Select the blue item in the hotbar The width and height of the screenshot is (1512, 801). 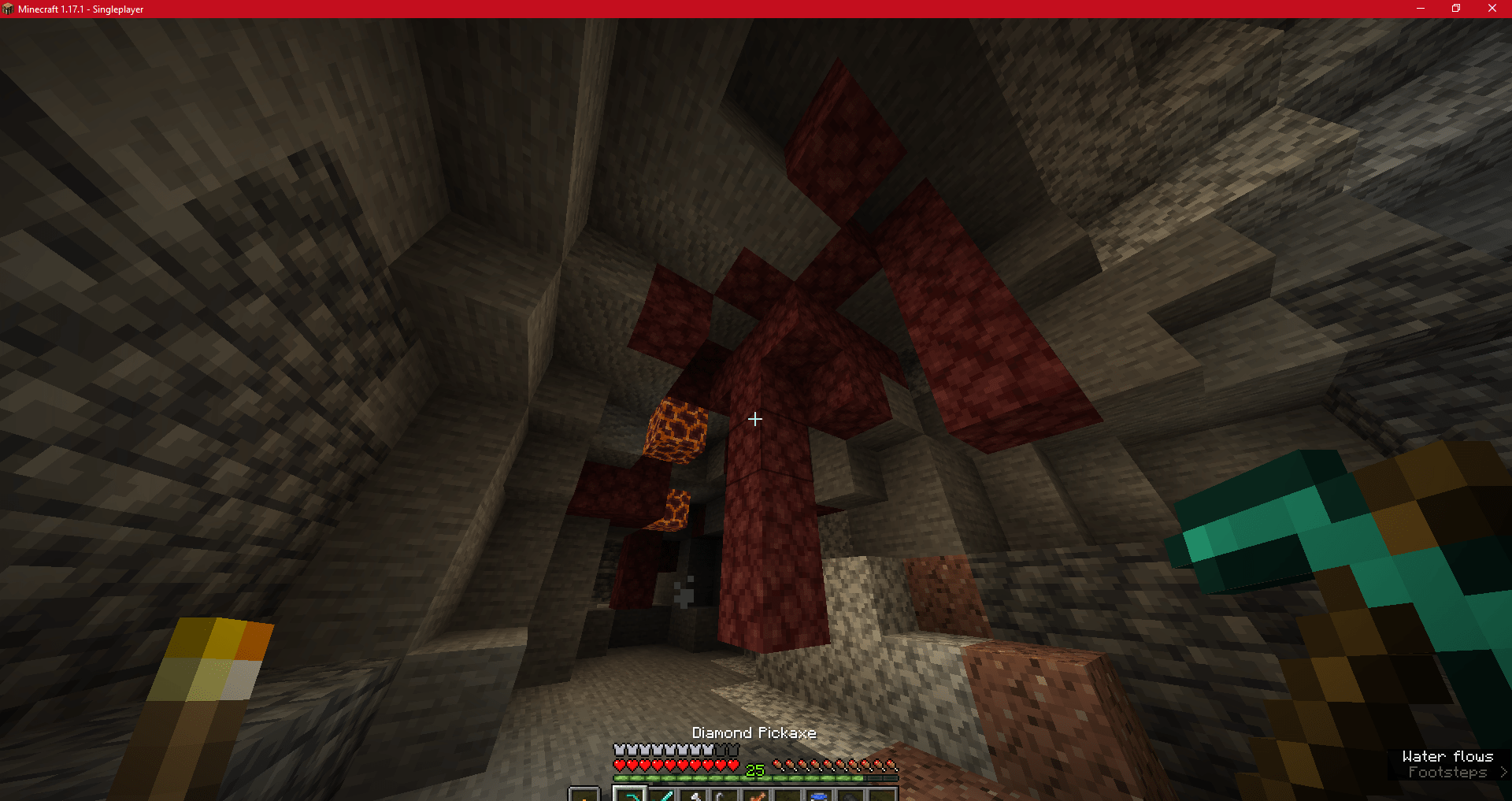[818, 795]
